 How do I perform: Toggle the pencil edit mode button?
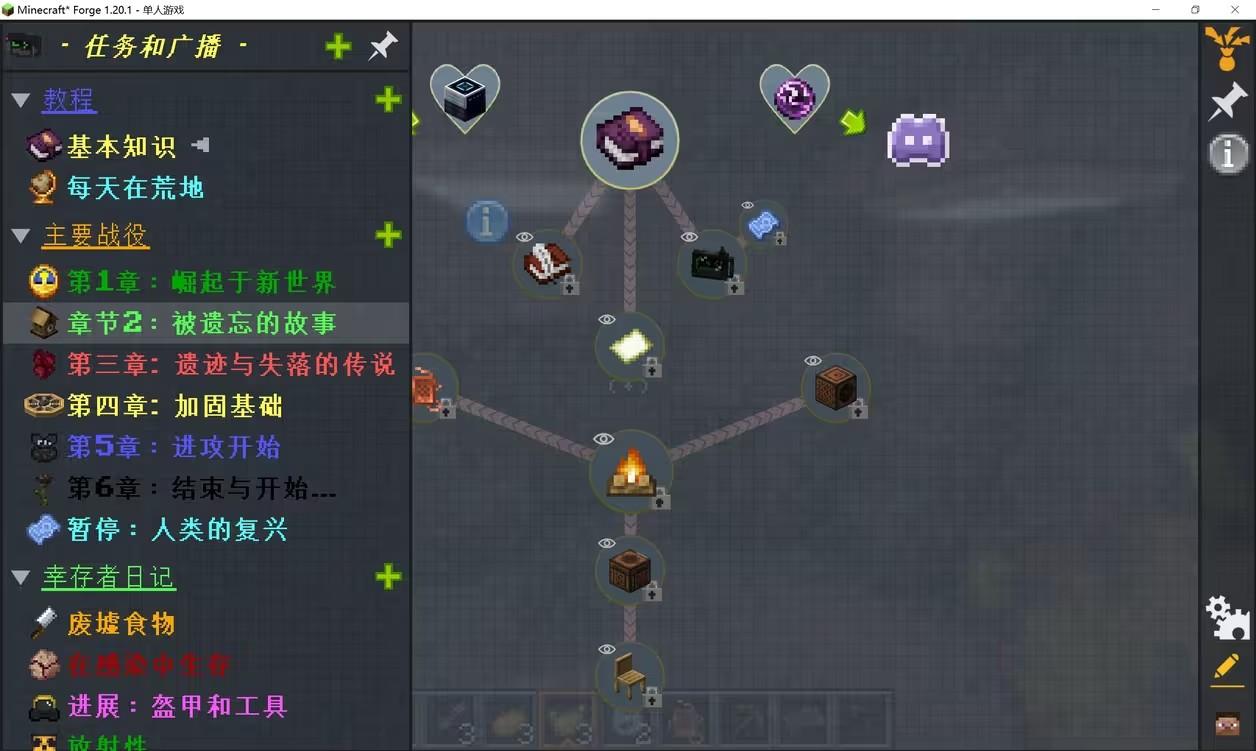pyautogui.click(x=1227, y=667)
